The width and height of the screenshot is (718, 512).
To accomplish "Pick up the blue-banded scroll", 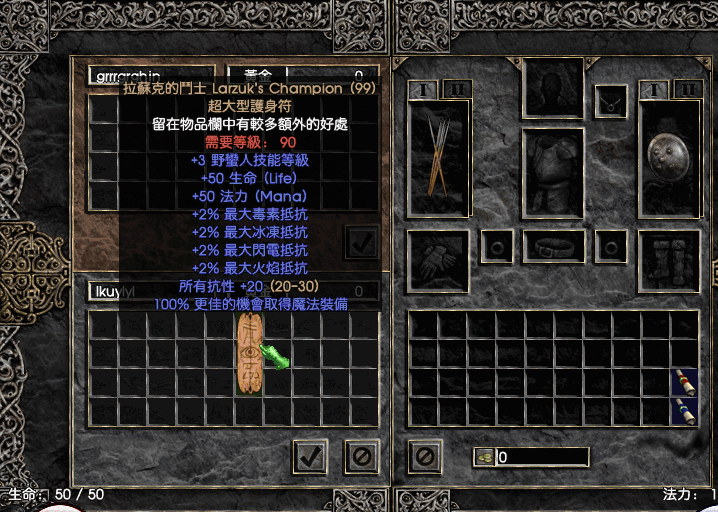I will (683, 410).
